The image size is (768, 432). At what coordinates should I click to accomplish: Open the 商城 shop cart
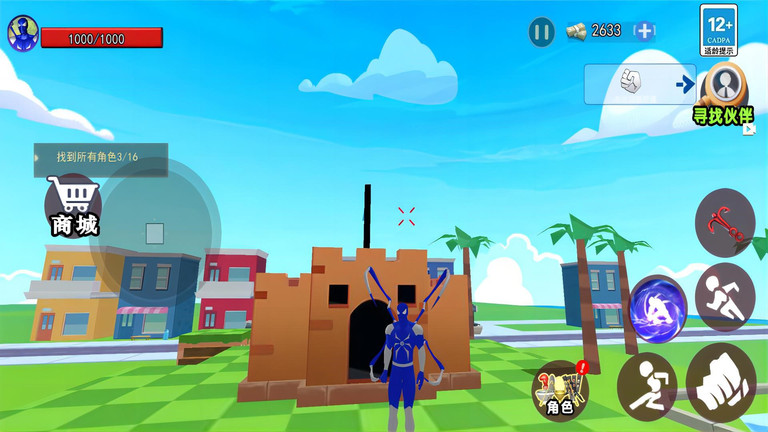tap(76, 206)
